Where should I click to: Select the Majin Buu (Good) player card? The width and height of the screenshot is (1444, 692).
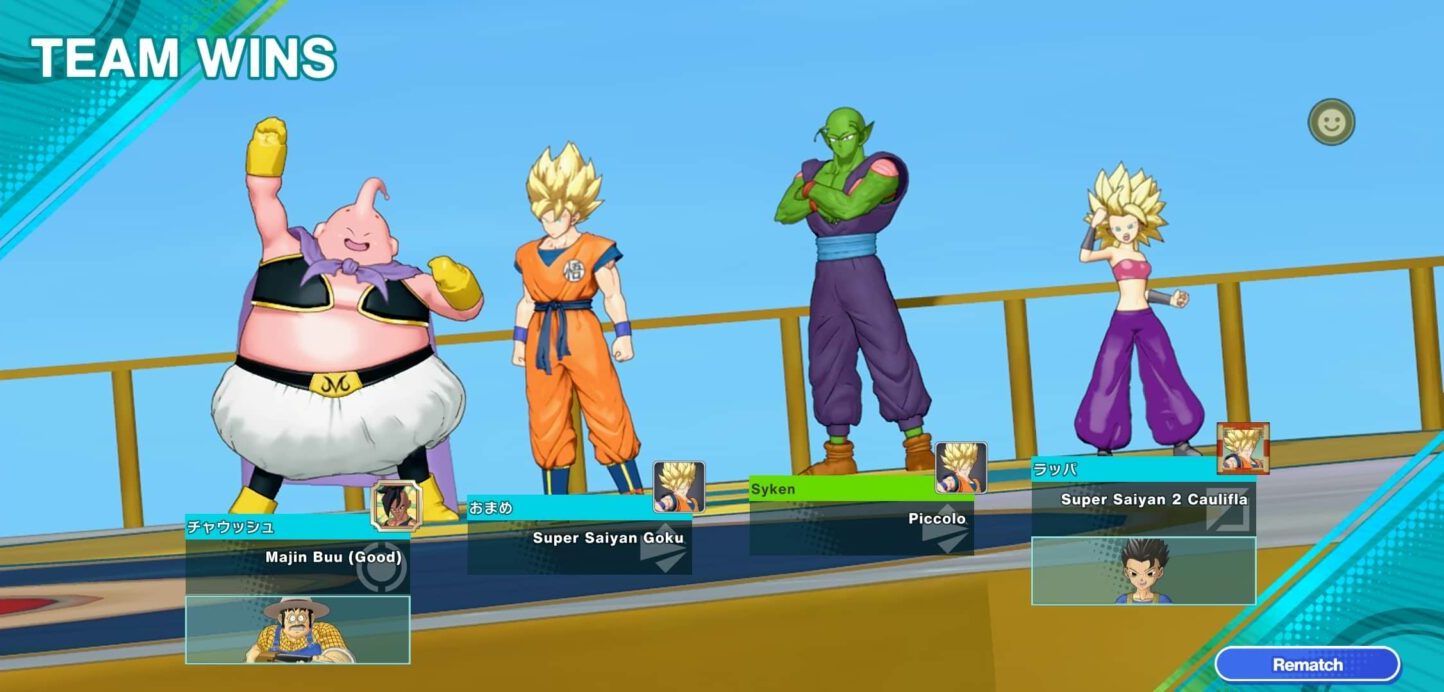click(297, 557)
